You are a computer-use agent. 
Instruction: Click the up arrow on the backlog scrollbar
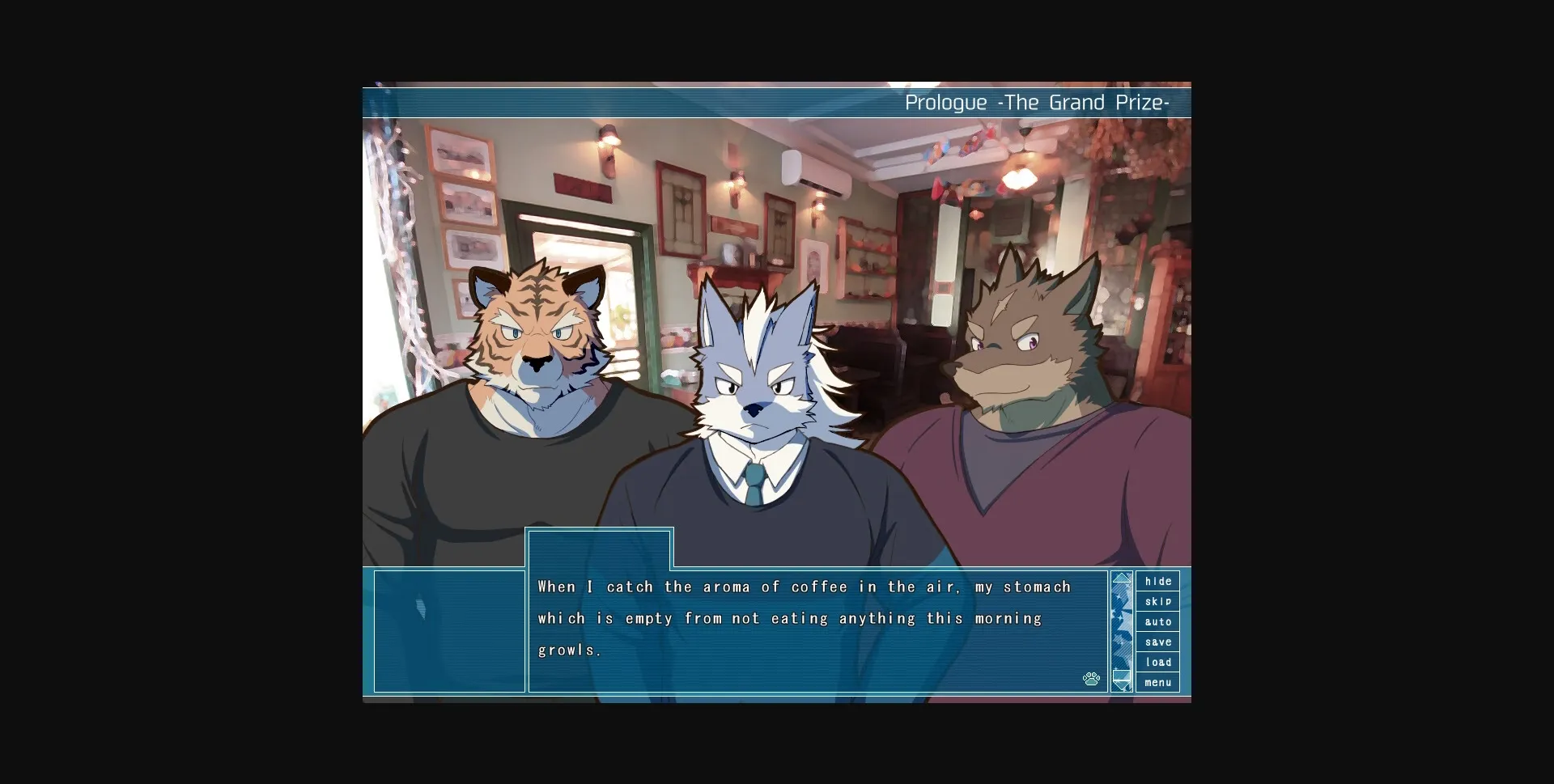click(x=1122, y=578)
